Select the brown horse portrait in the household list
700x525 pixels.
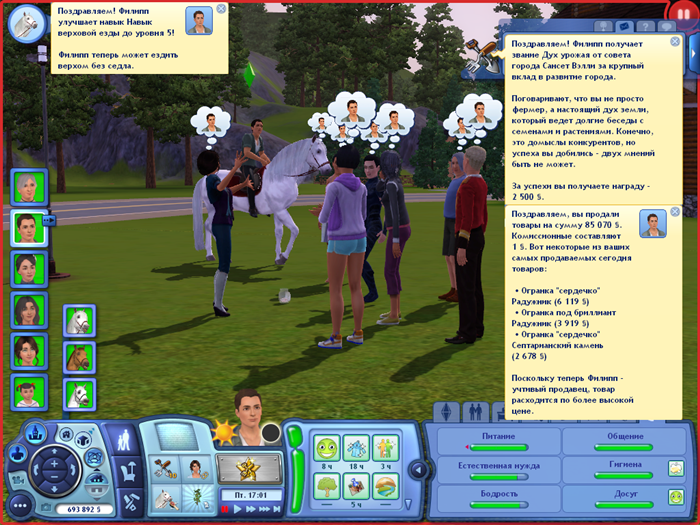pyautogui.click(x=79, y=357)
